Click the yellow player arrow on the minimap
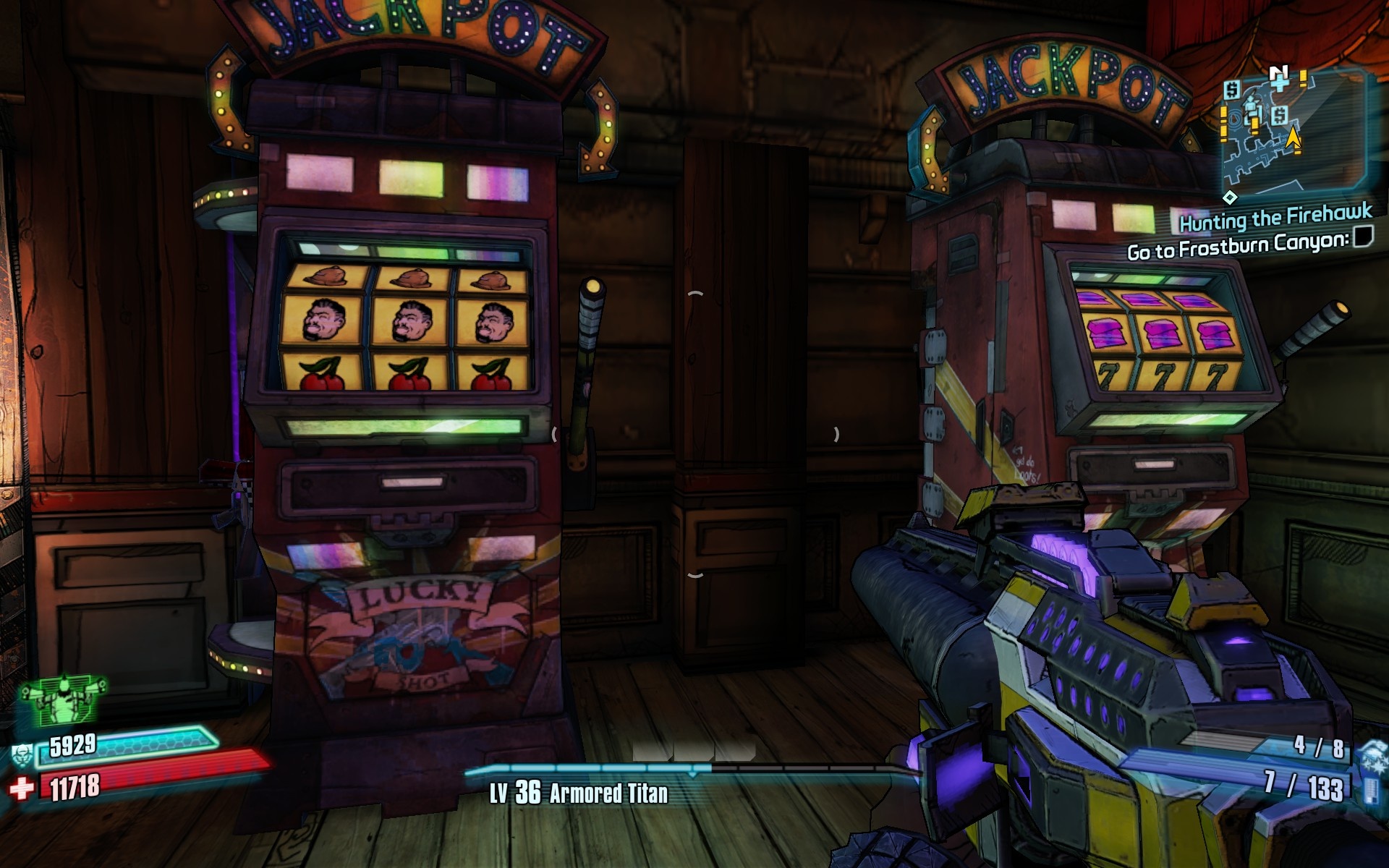This screenshot has height=868, width=1389. [x=1293, y=139]
